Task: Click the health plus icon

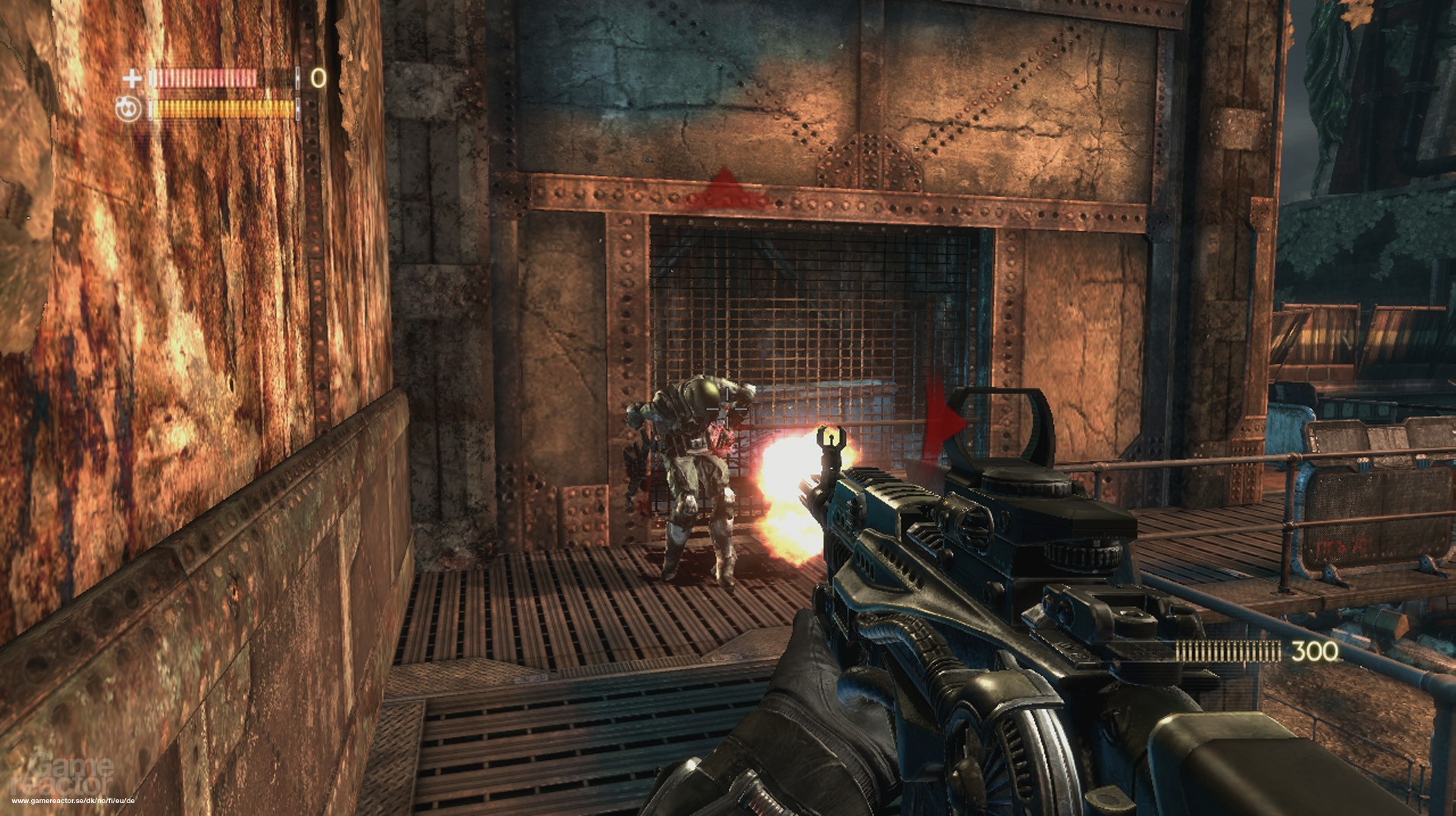Action: coord(133,78)
